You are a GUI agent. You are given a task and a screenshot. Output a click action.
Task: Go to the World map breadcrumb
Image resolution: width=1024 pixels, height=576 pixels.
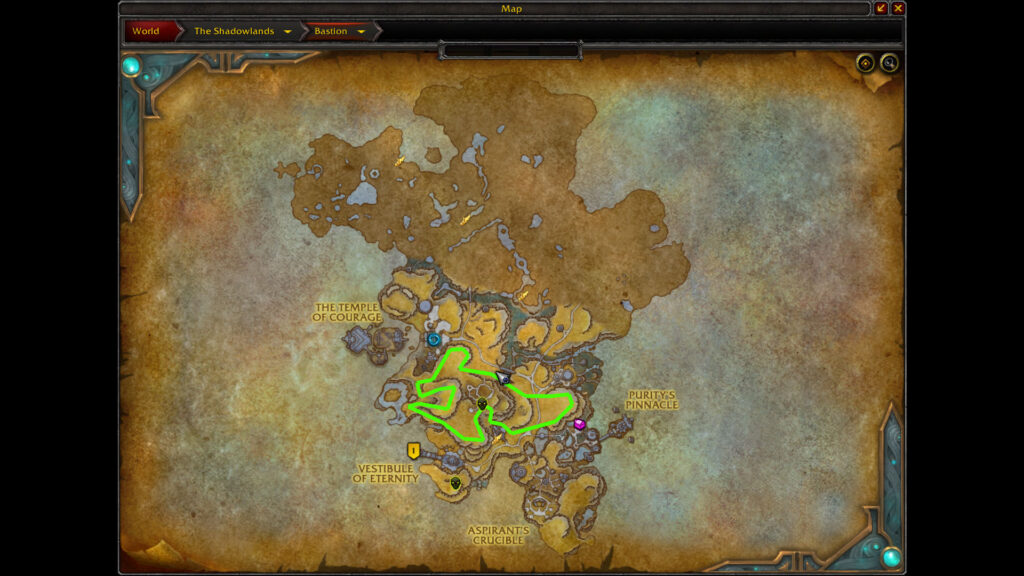146,31
